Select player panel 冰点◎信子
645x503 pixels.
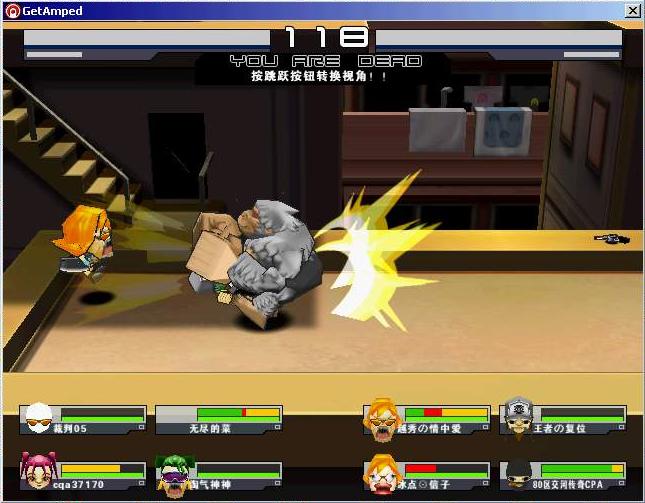point(428,476)
